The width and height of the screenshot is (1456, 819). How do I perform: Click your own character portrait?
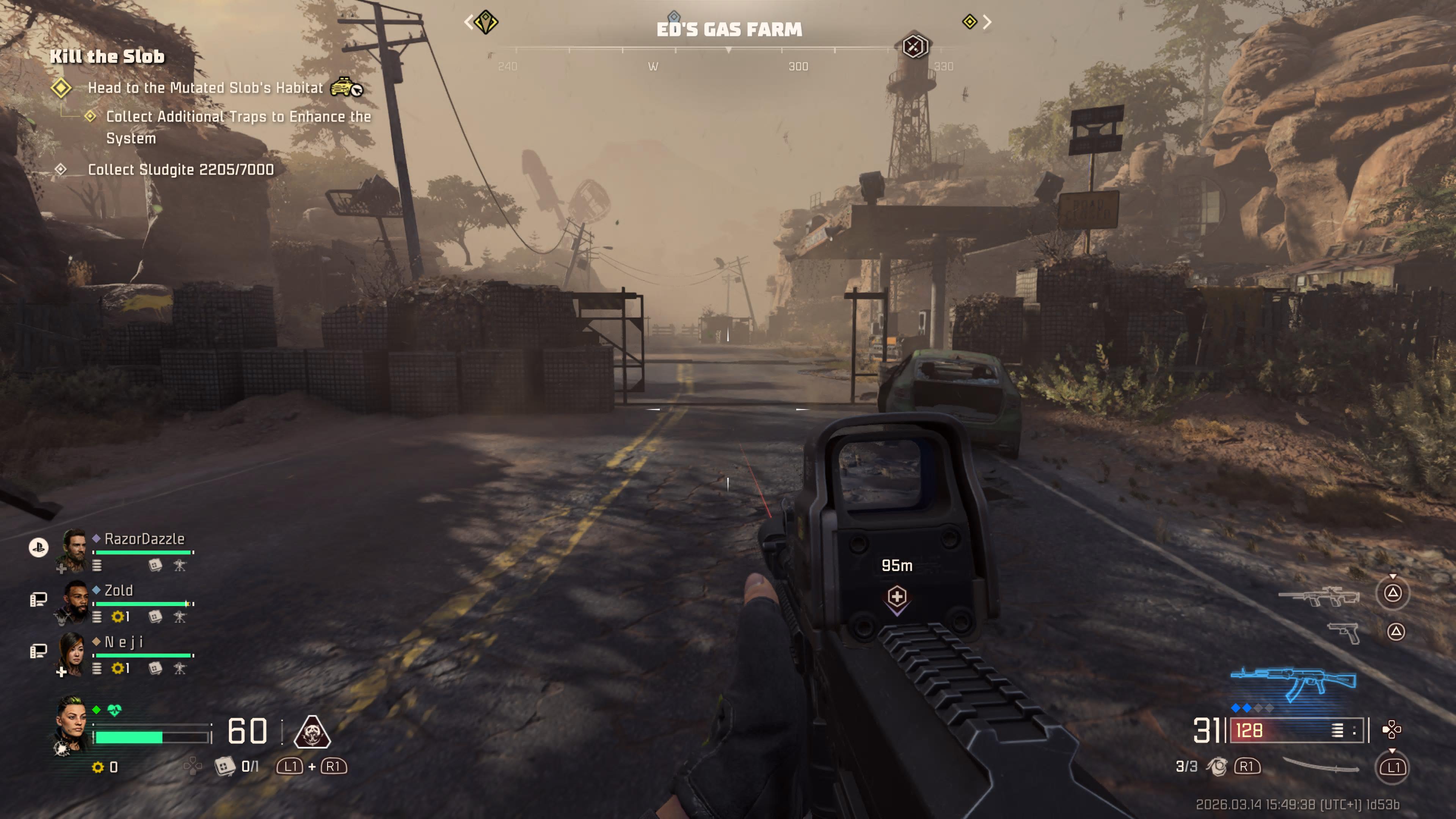pyautogui.click(x=72, y=725)
